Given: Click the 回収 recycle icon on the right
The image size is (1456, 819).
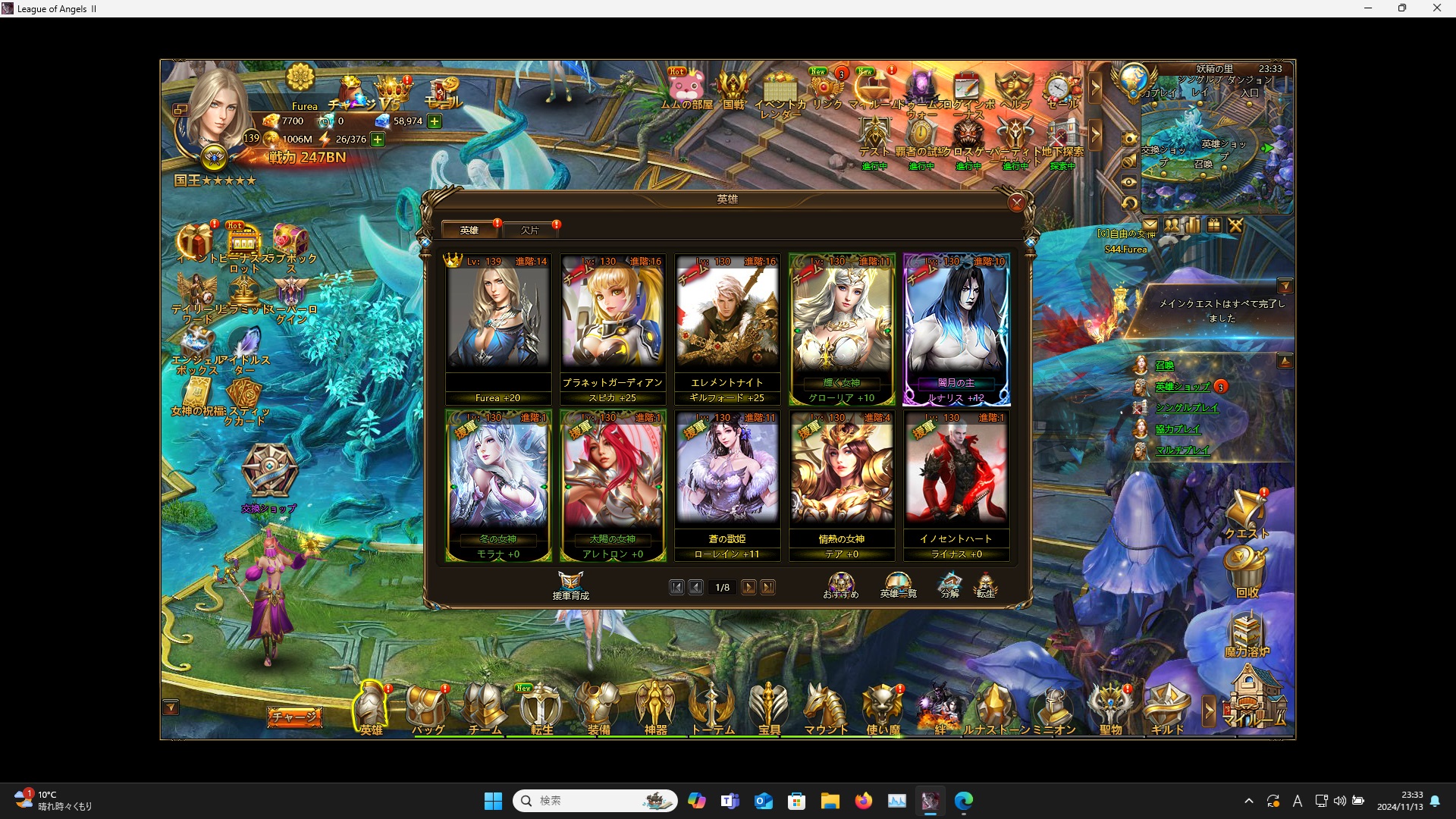Looking at the screenshot, I should pos(1245,567).
